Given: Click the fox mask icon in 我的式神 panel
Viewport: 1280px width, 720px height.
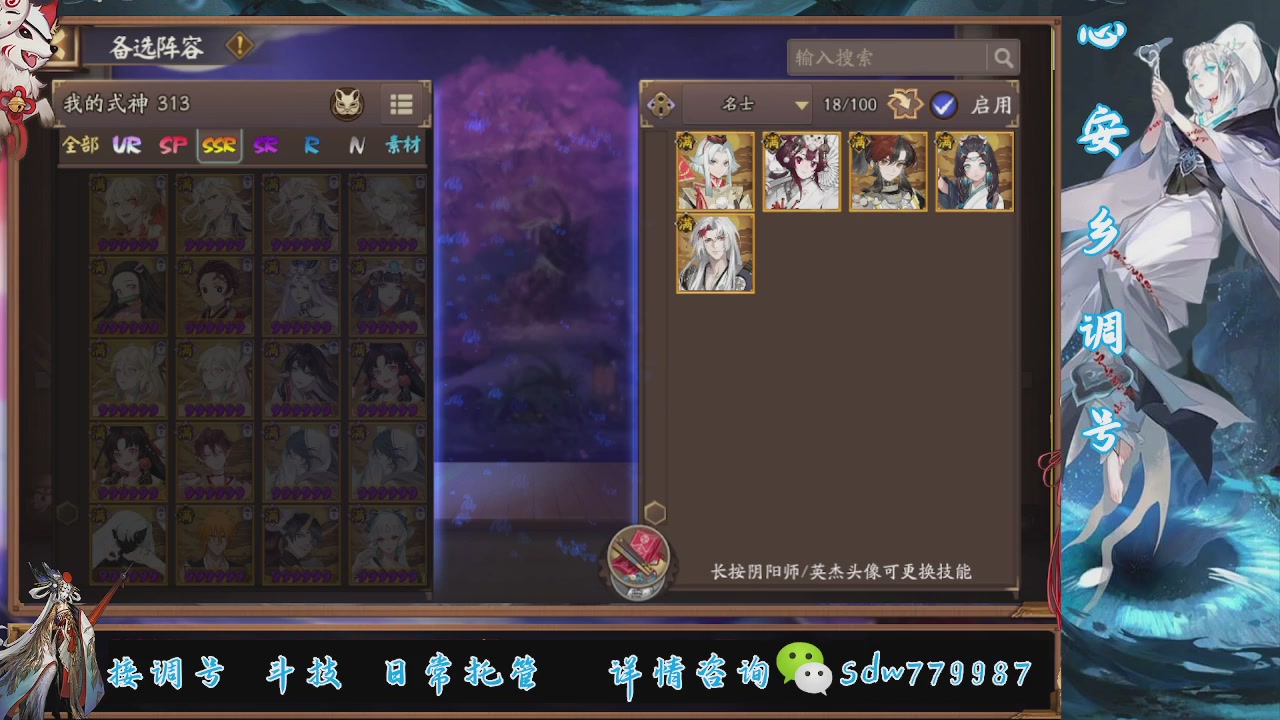Looking at the screenshot, I should click(x=347, y=103).
